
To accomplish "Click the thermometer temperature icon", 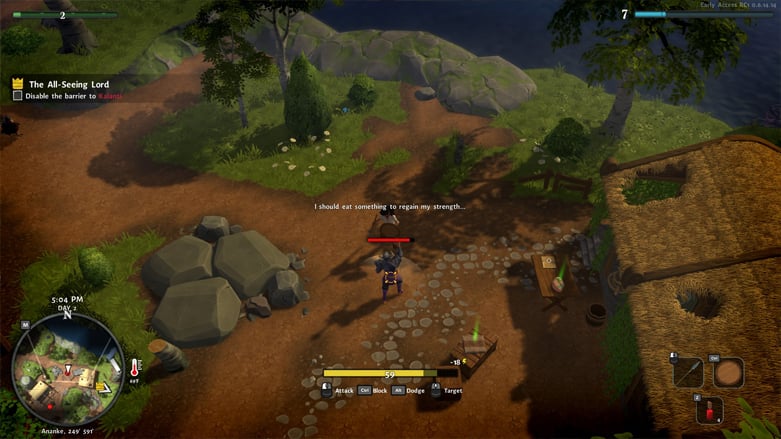I will [x=136, y=368].
